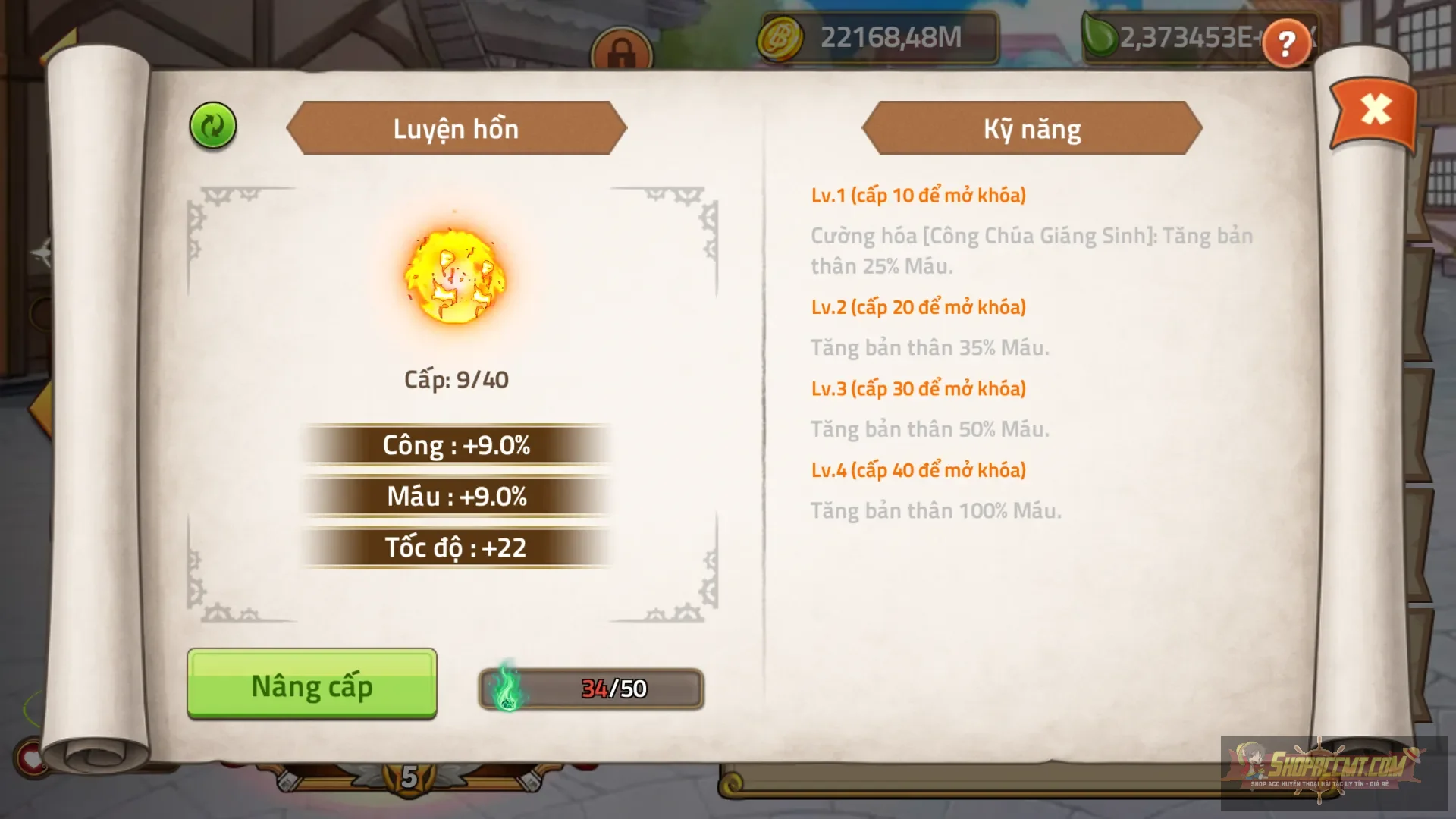Image resolution: width=1456 pixels, height=819 pixels.
Task: Select the Luyện hồn header tab
Action: pyautogui.click(x=455, y=129)
